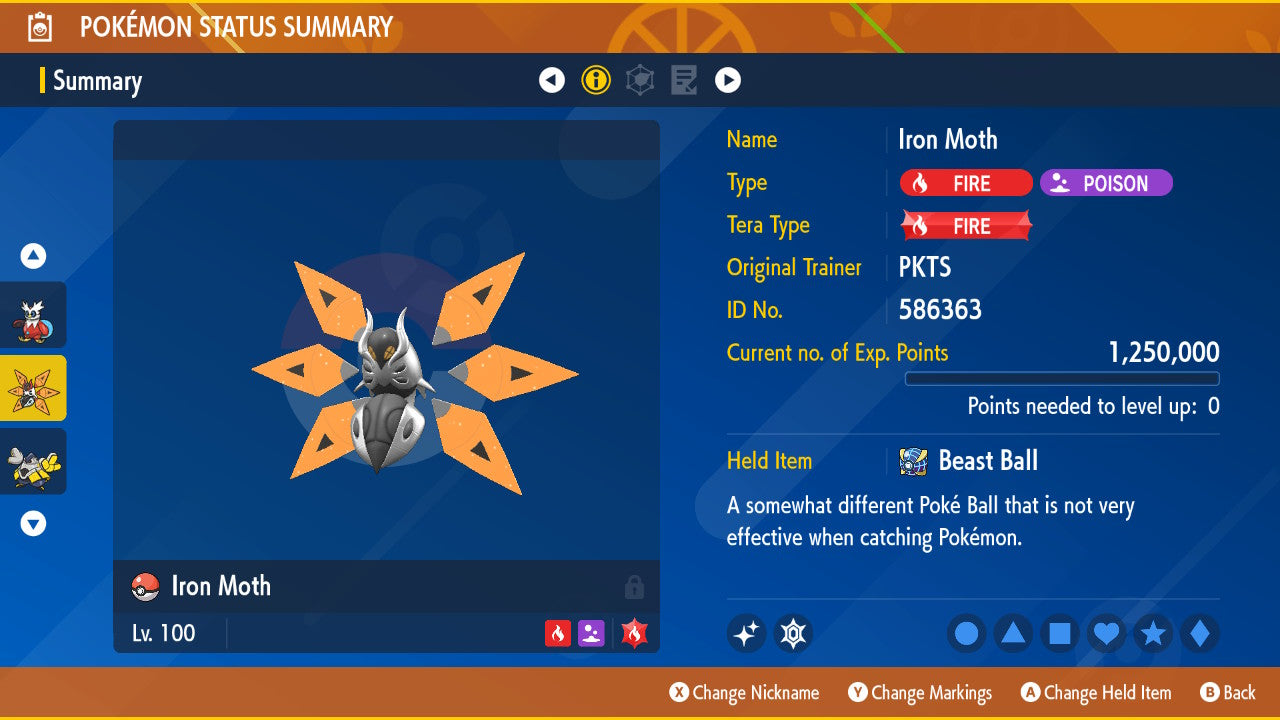Viewport: 1280px width, 720px height.
Task: Switch to the hexagon stats tab
Action: coord(640,80)
